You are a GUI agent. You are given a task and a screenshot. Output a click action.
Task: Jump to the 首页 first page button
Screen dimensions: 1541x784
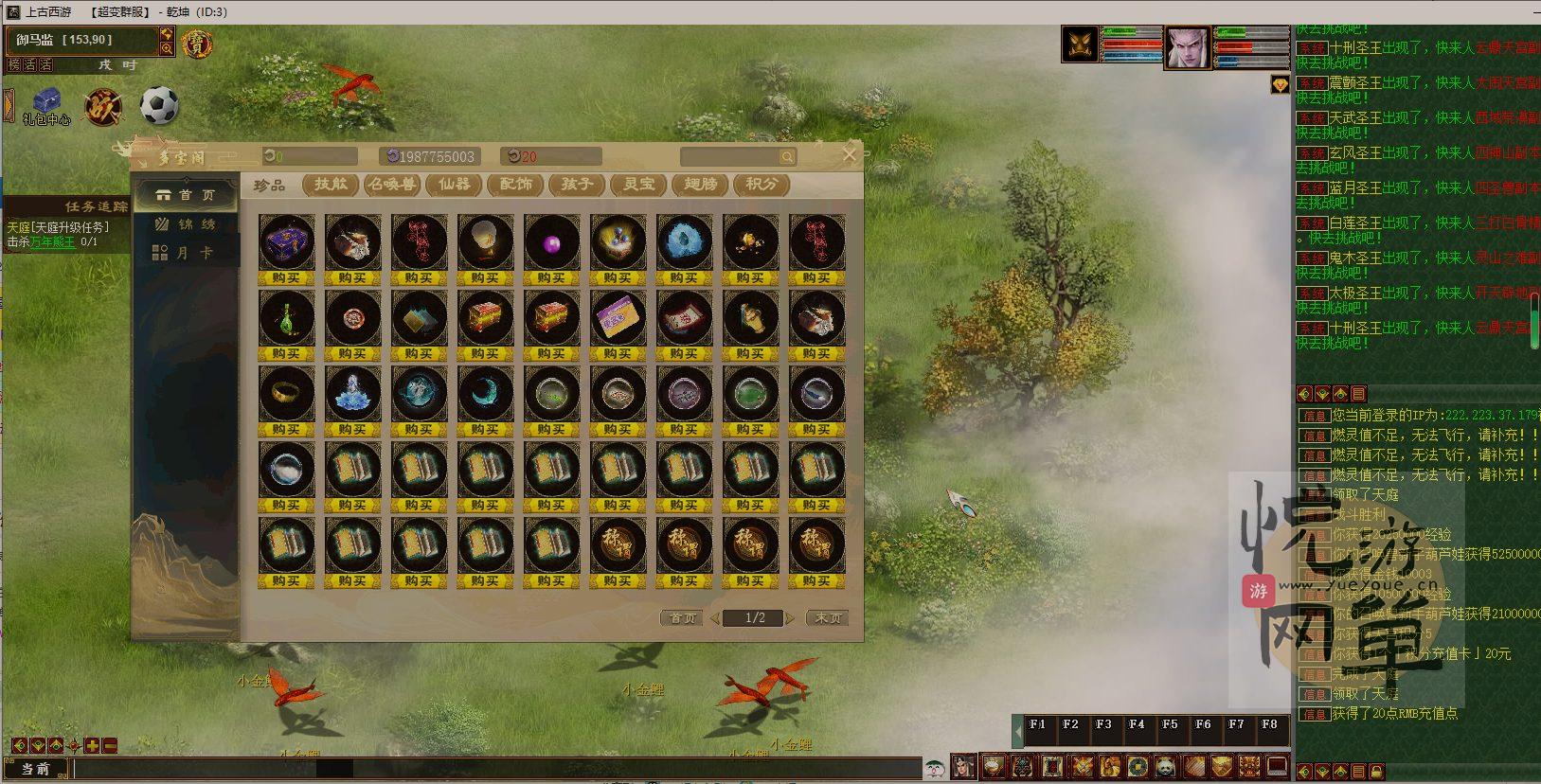point(682,618)
